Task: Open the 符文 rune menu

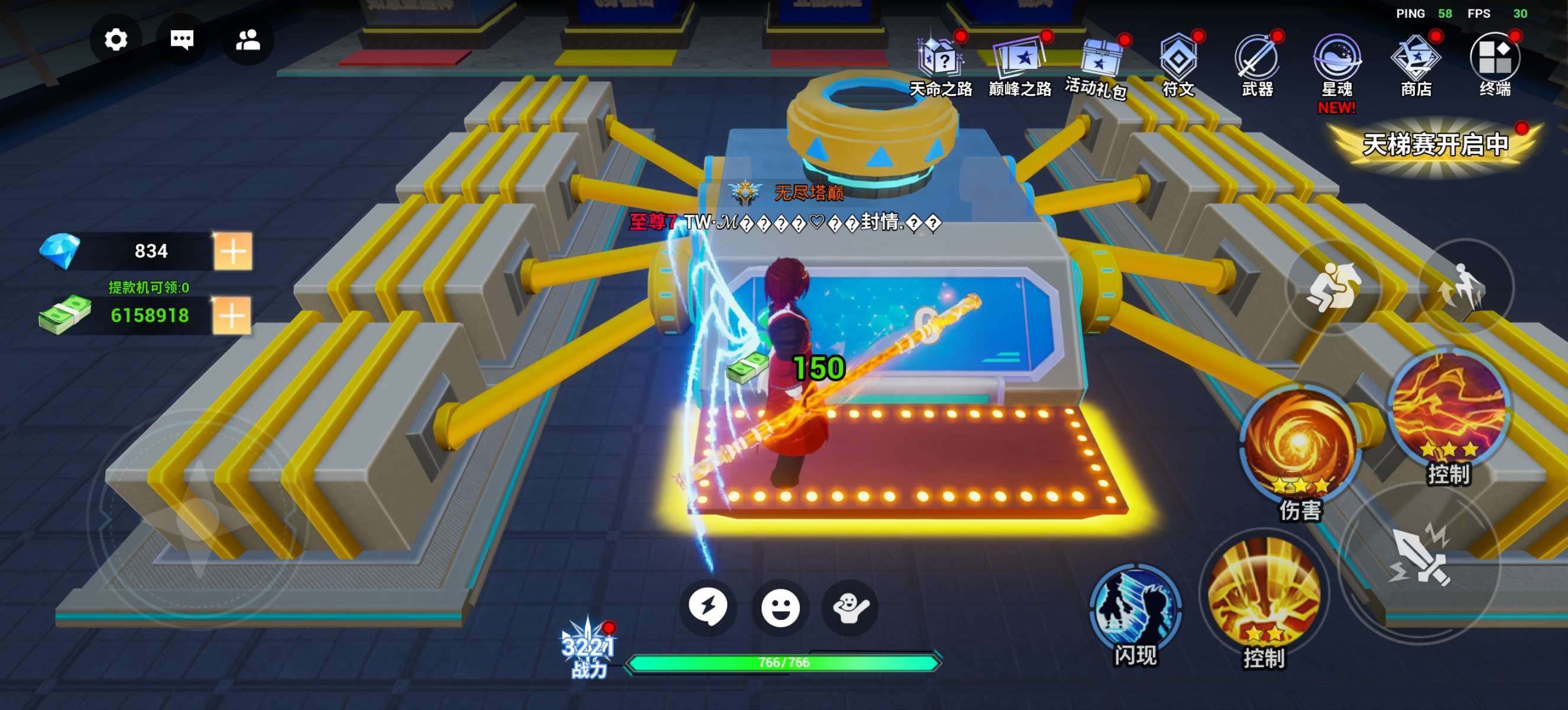Action: click(x=1178, y=61)
